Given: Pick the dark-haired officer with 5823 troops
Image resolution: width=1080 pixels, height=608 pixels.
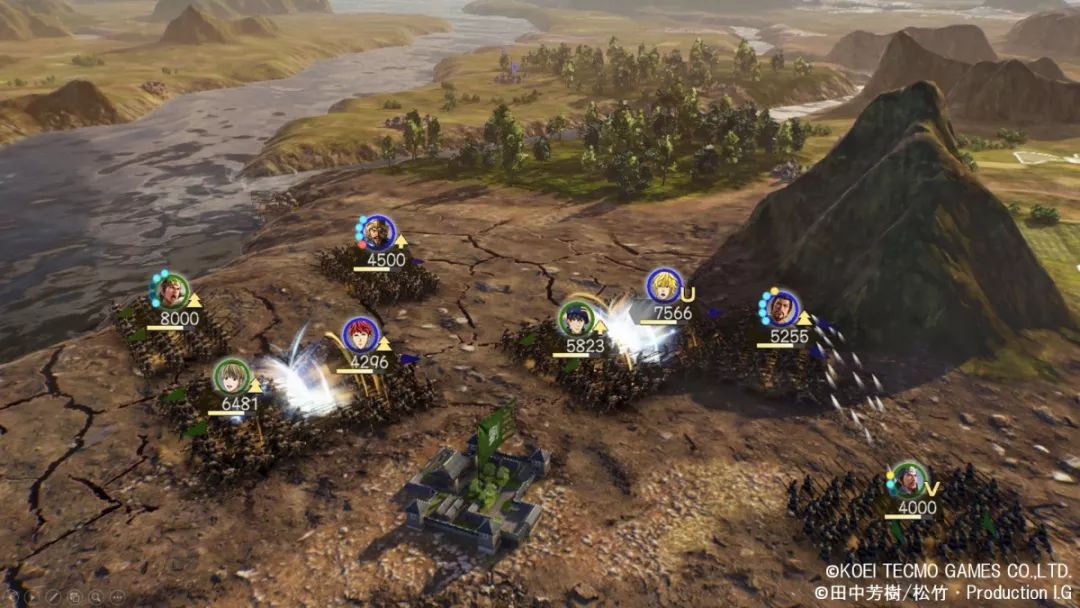Looking at the screenshot, I should point(576,318).
